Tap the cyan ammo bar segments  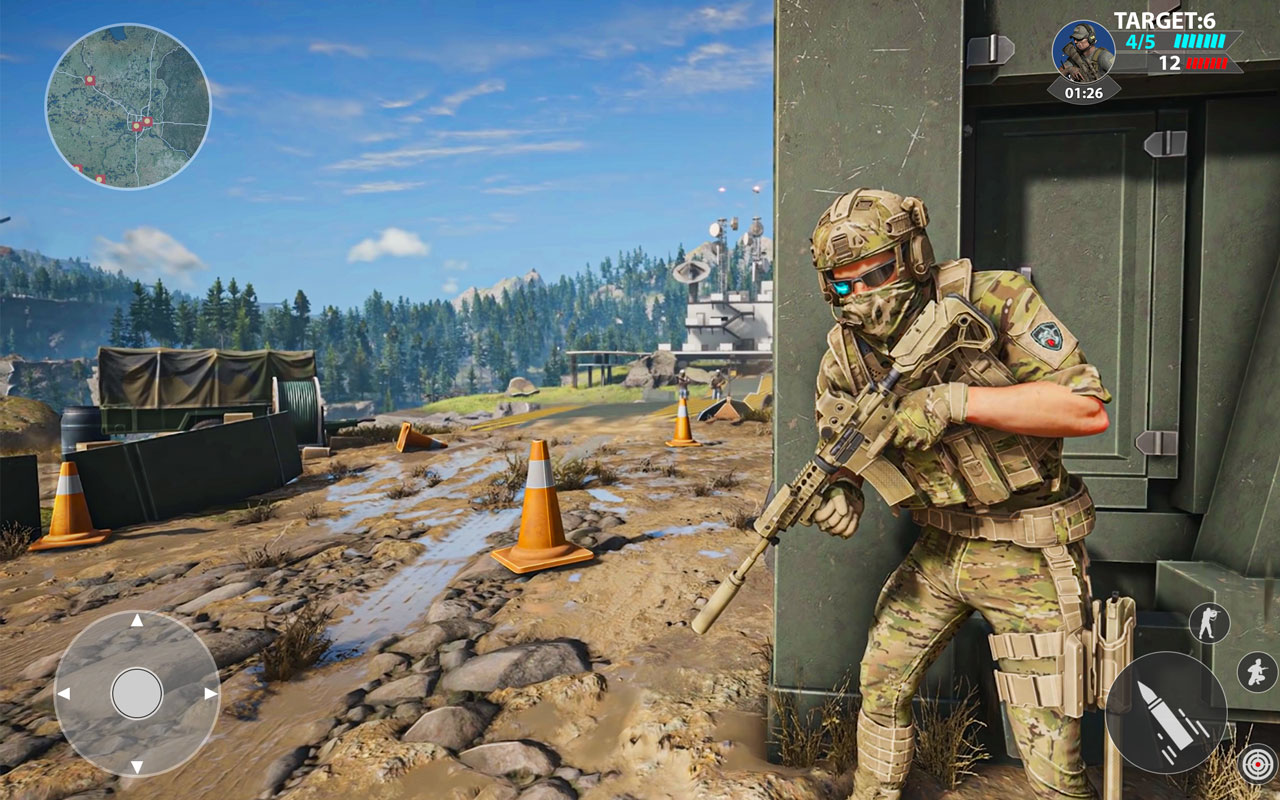pos(1200,43)
